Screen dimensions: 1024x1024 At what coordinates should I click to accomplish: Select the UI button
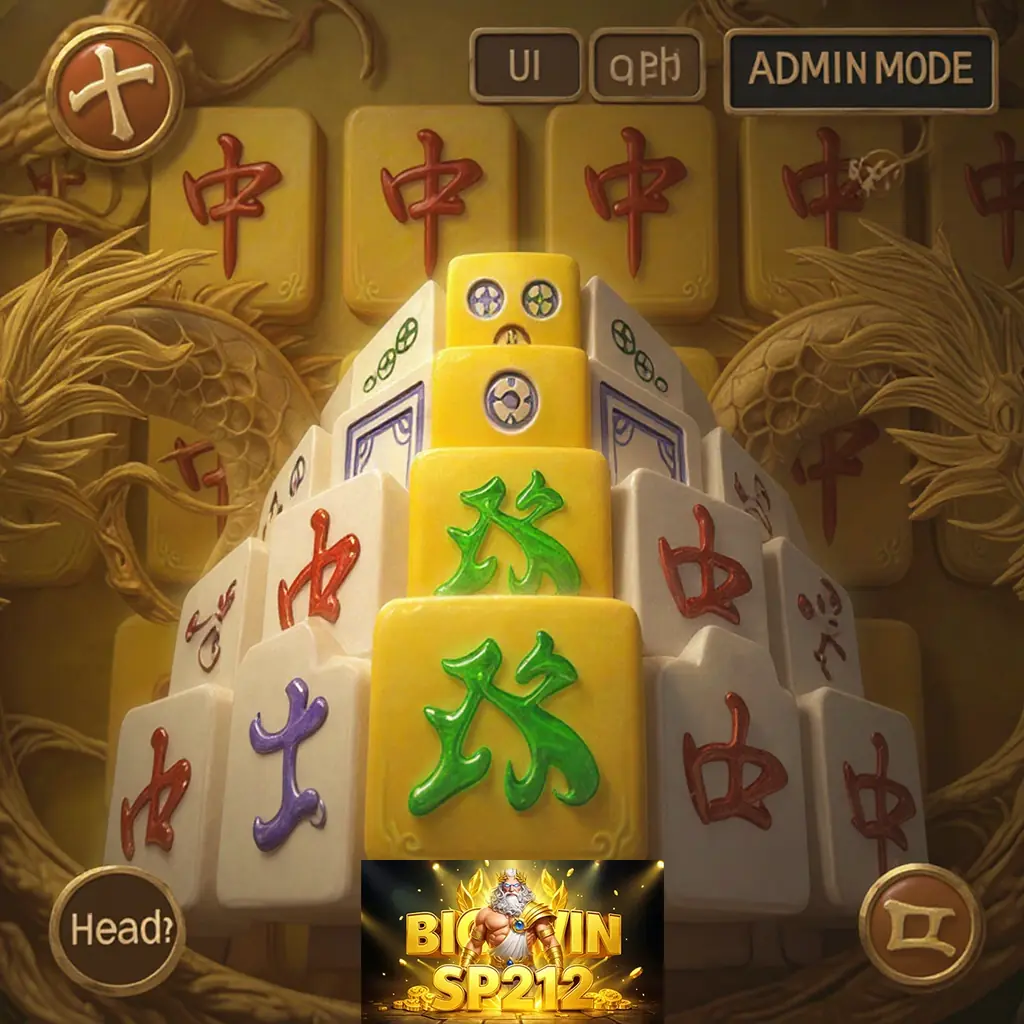pos(525,66)
